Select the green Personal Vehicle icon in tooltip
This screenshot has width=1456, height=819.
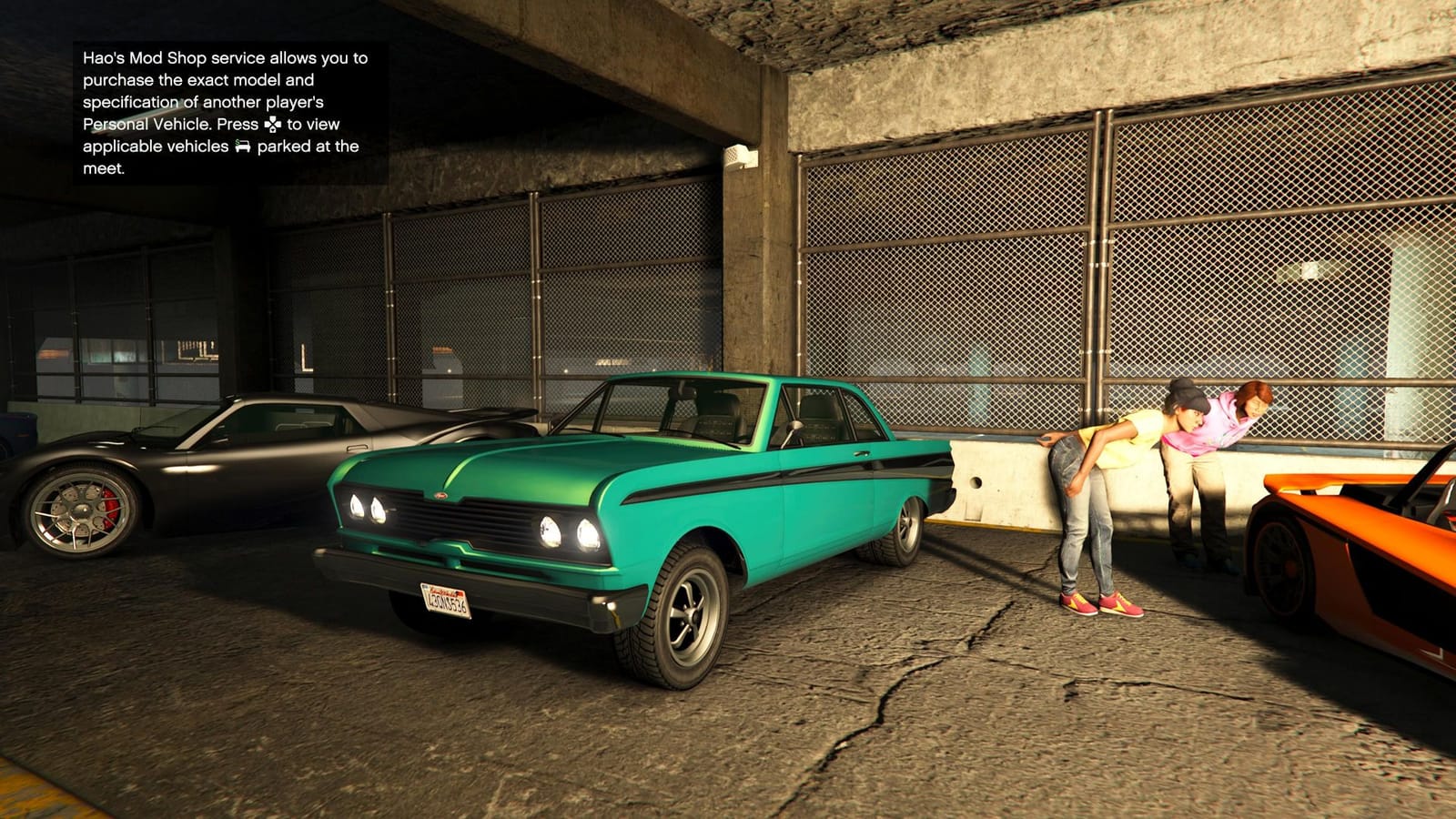pyautogui.click(x=243, y=146)
